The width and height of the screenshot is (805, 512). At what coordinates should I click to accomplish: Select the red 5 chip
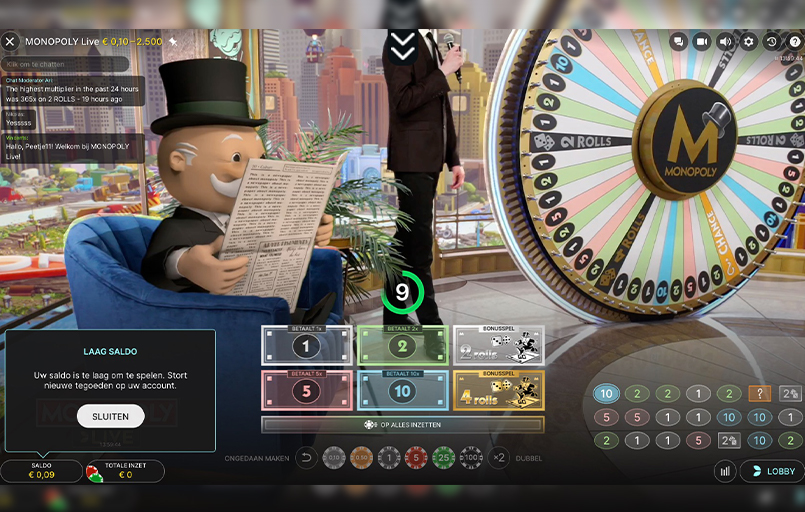pyautogui.click(x=416, y=458)
